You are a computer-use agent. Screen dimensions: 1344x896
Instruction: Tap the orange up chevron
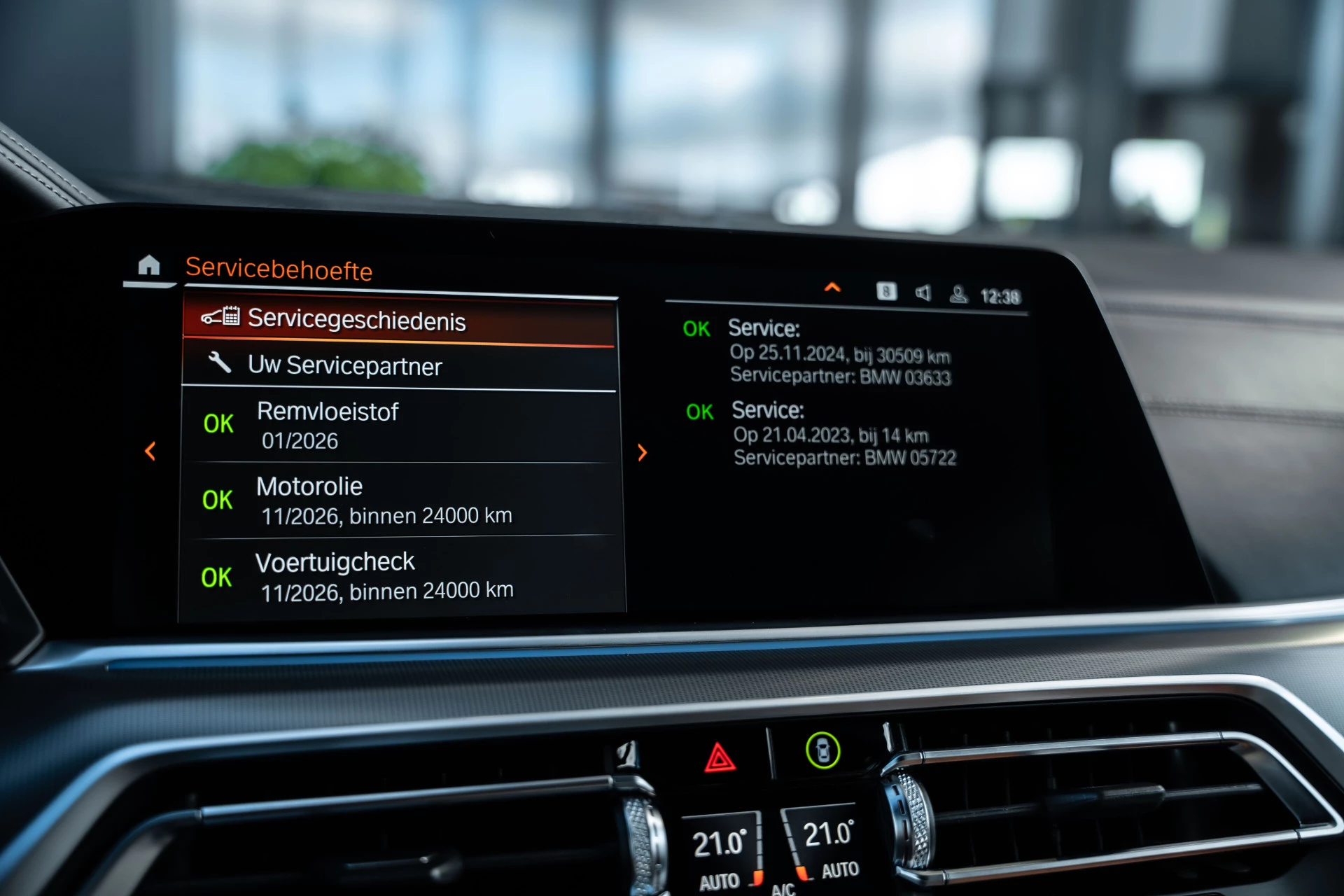click(832, 287)
